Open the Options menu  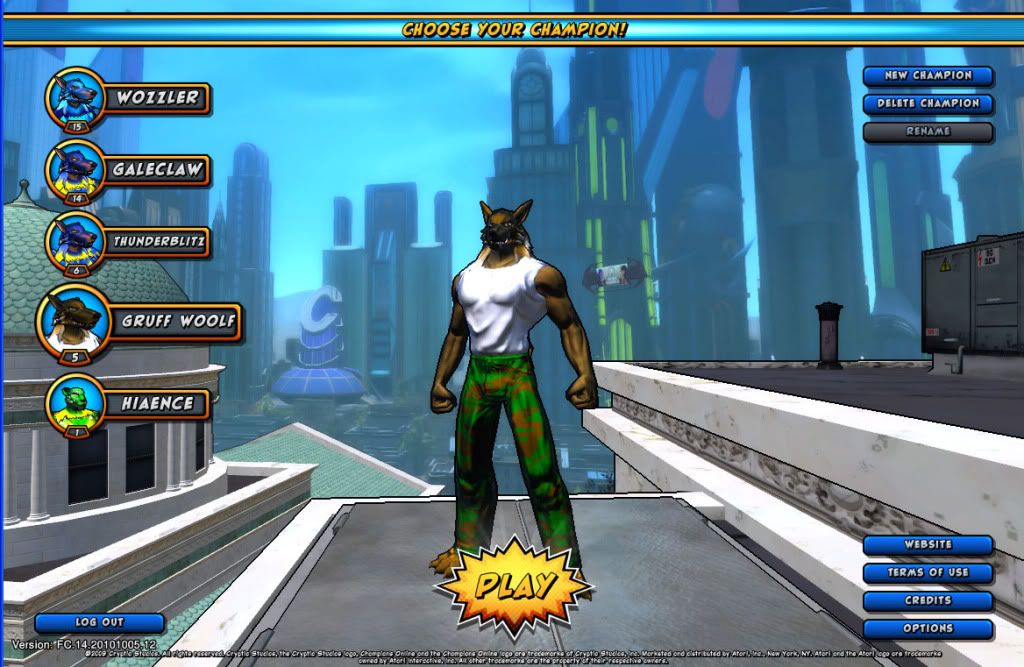click(x=928, y=629)
